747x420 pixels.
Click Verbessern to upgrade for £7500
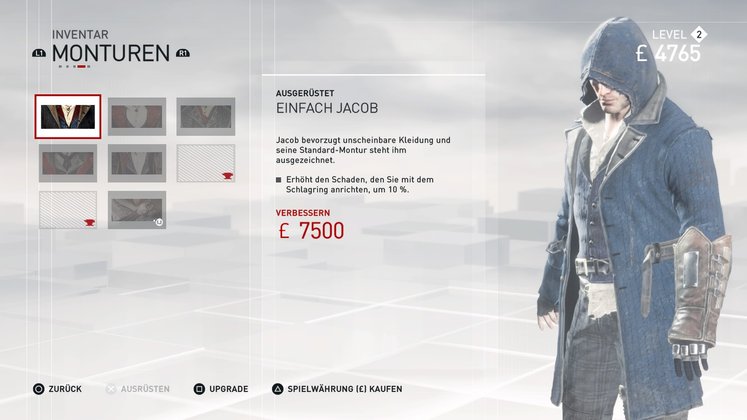click(310, 230)
